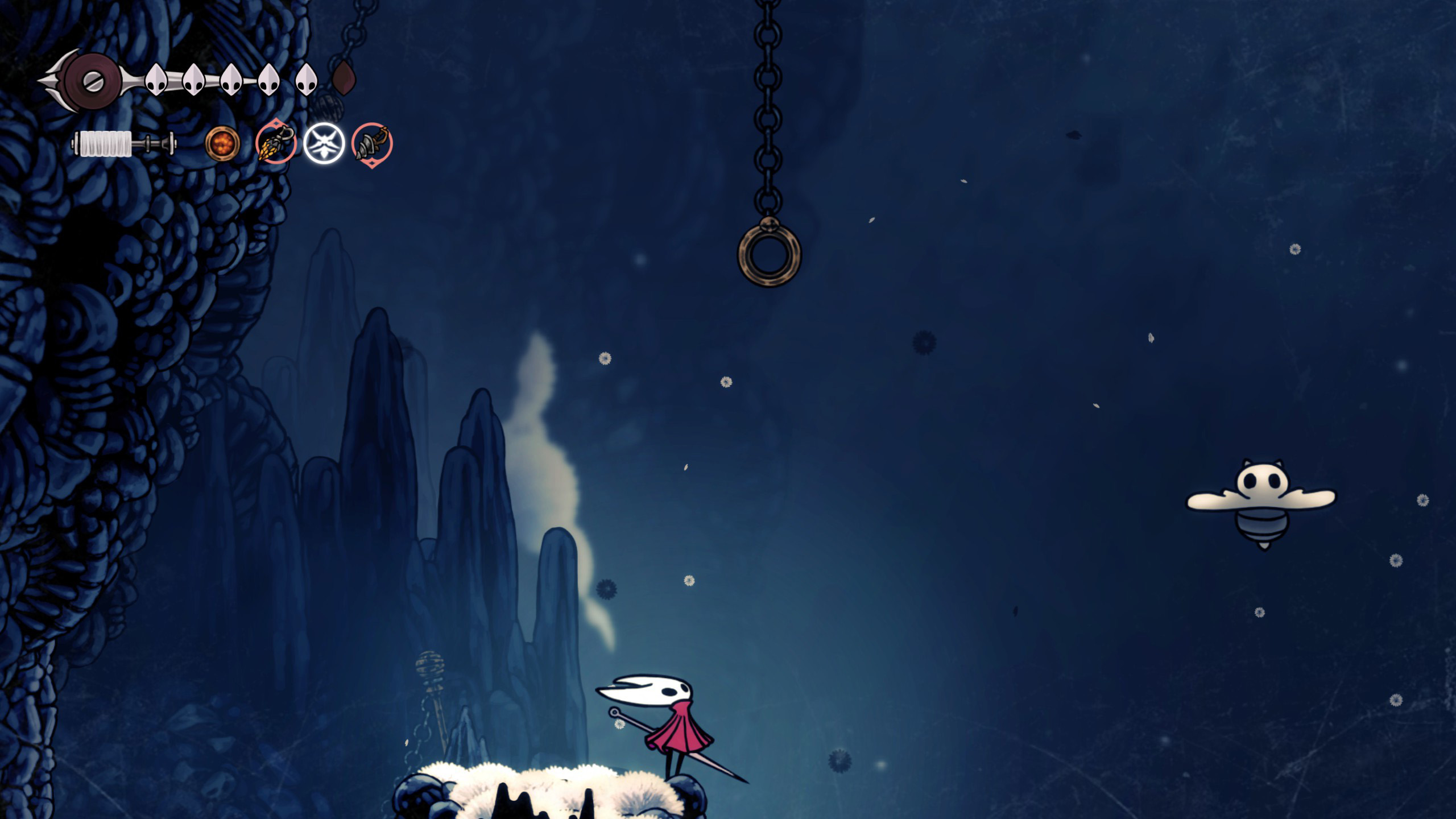
Task: Choose the gold-tipped hooked tool icon
Action: 275,143
